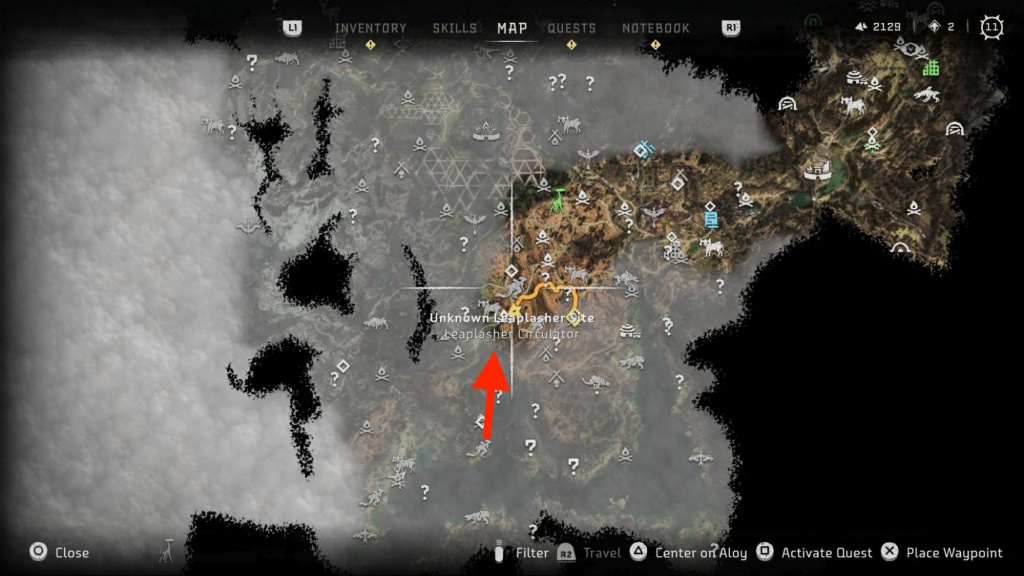Select the green building settlement marker
Screen dimensions: 1024x576
[x=931, y=68]
